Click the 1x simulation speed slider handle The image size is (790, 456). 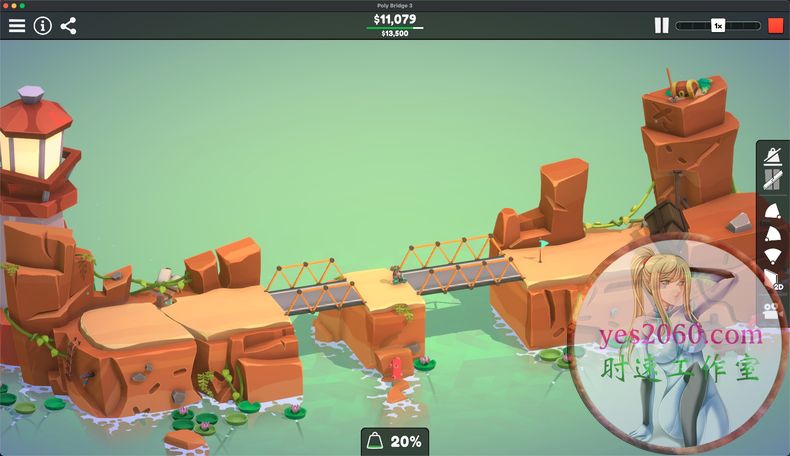[718, 26]
